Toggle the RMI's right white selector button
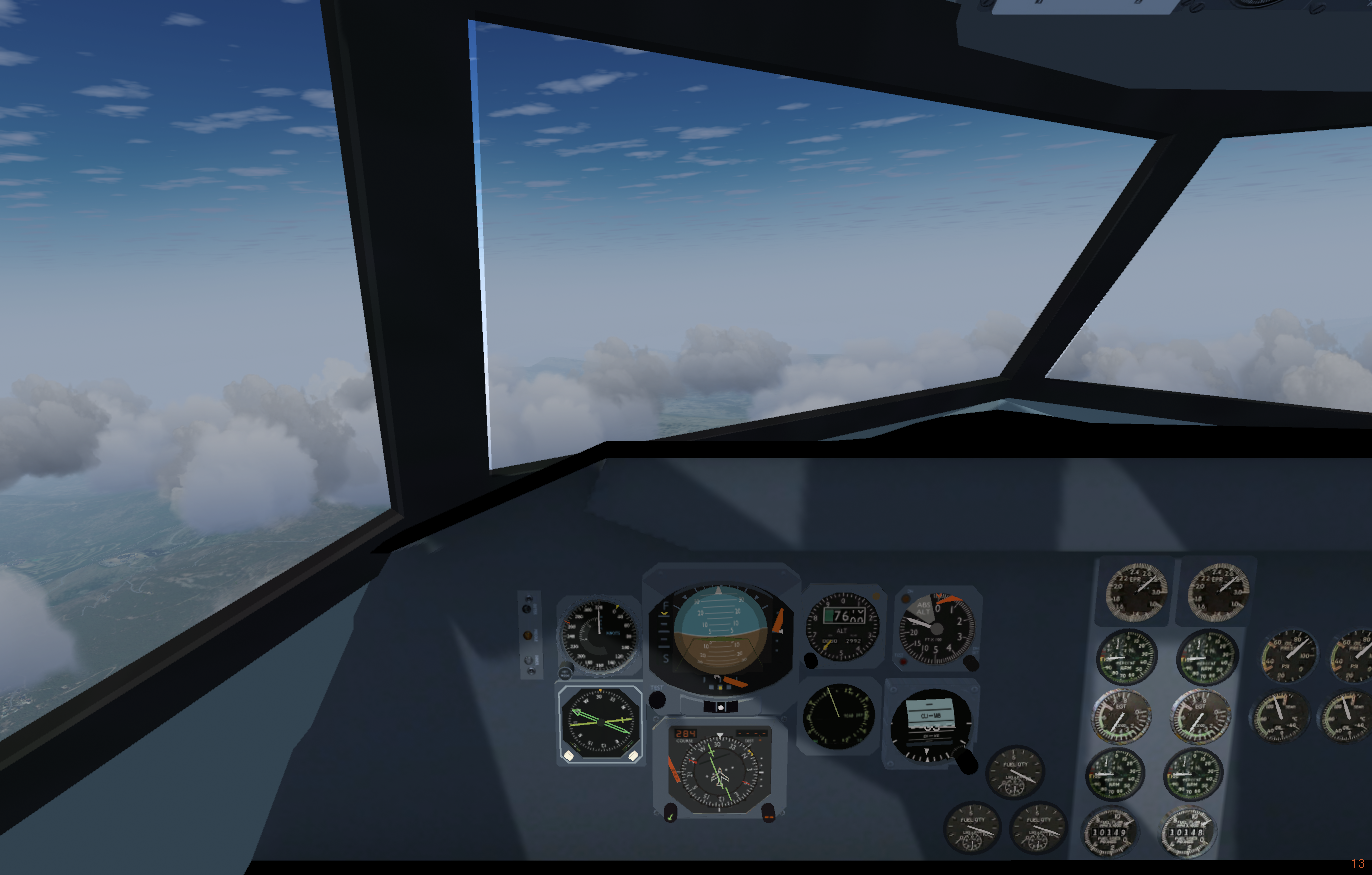This screenshot has width=1372, height=875. (x=632, y=755)
